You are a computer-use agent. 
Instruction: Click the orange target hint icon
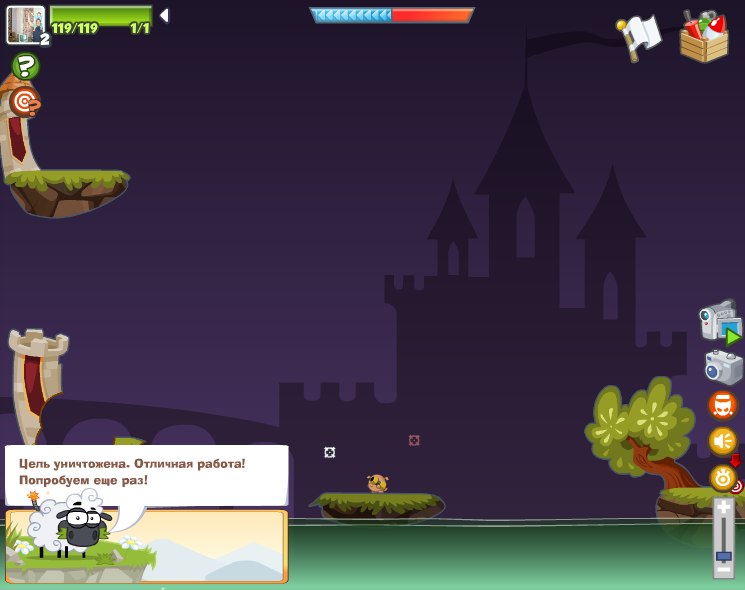[x=24, y=101]
